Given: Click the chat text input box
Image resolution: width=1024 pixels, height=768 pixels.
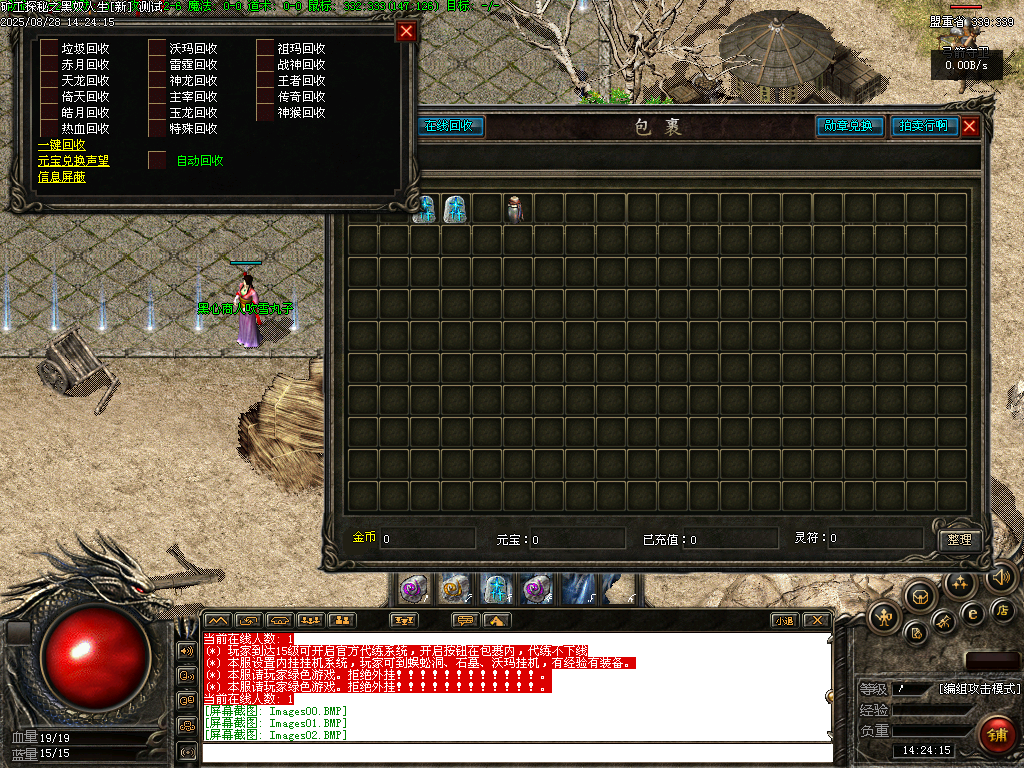Looking at the screenshot, I should click(x=515, y=752).
